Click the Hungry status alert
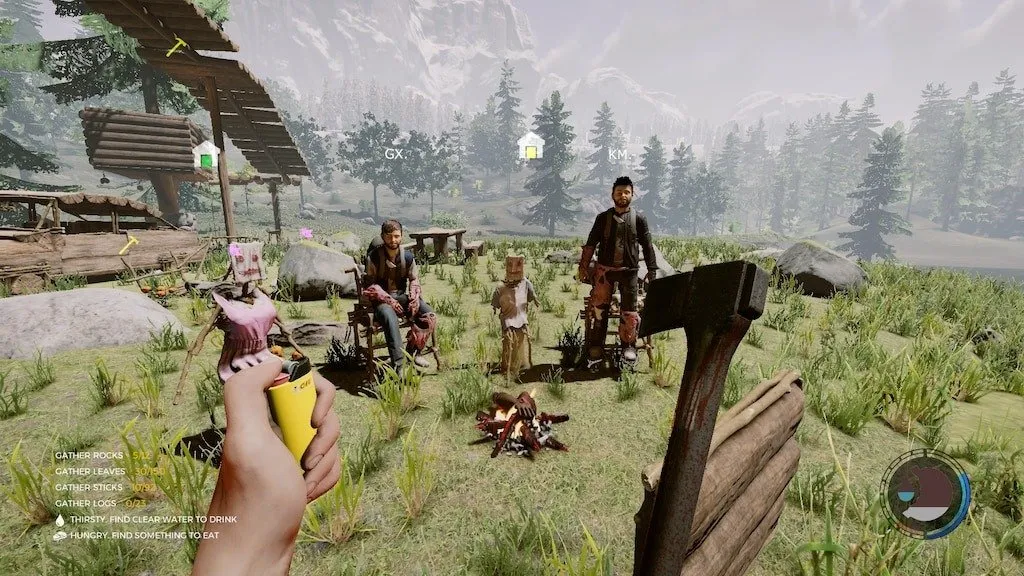Screen dimensions: 1024x576 pyautogui.click(x=60, y=535)
